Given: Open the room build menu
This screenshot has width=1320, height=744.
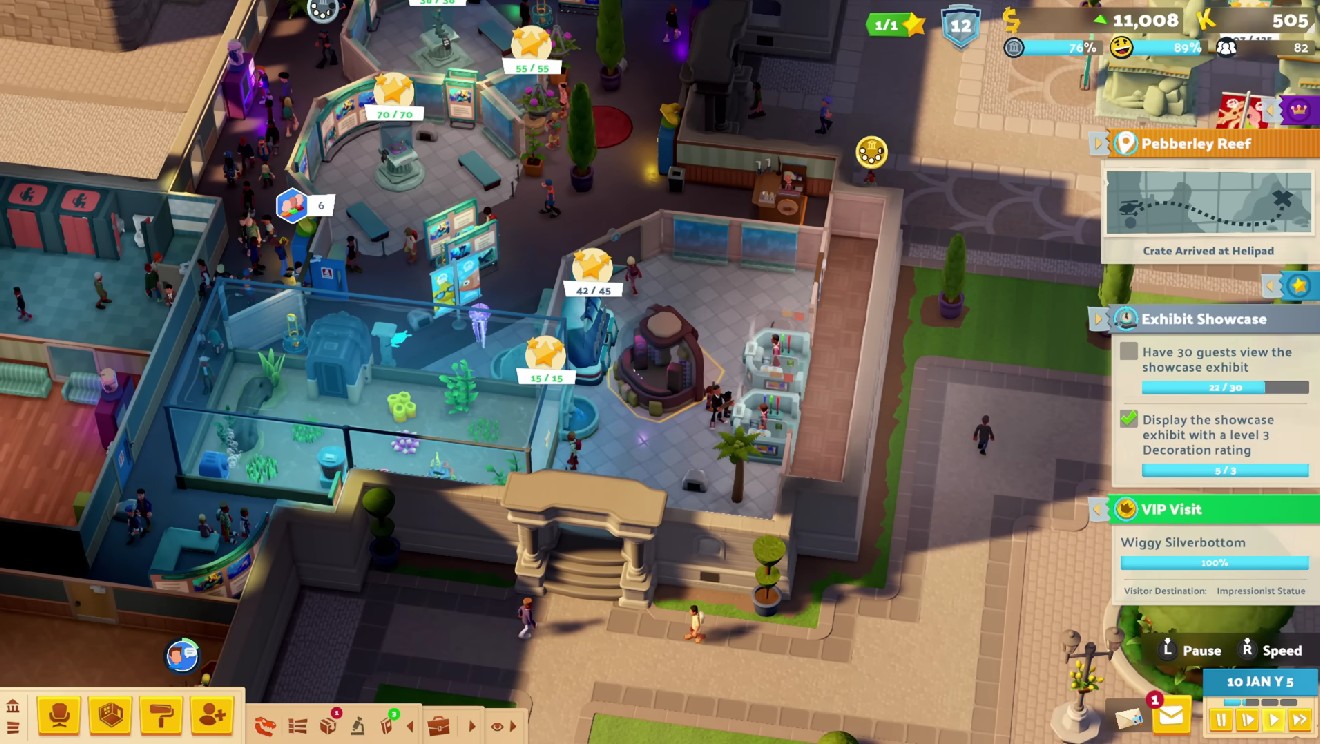Looking at the screenshot, I should [111, 715].
